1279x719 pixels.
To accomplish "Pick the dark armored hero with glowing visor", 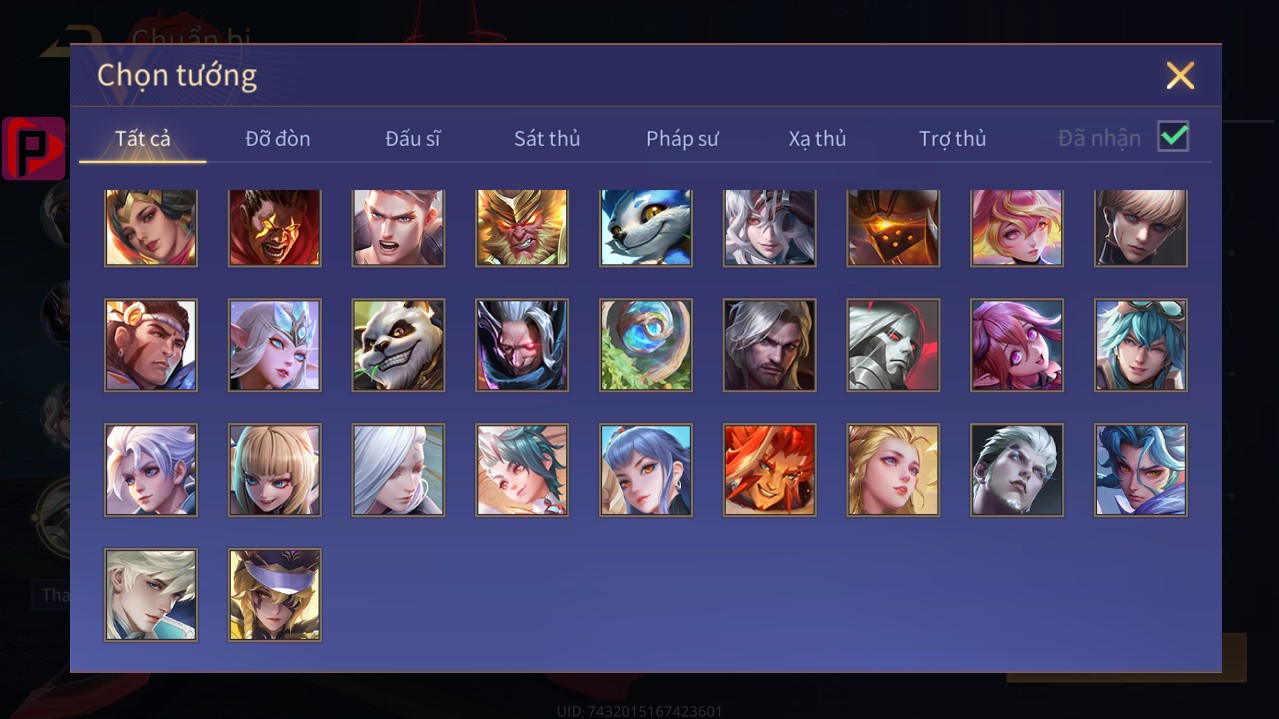I will [x=893, y=227].
